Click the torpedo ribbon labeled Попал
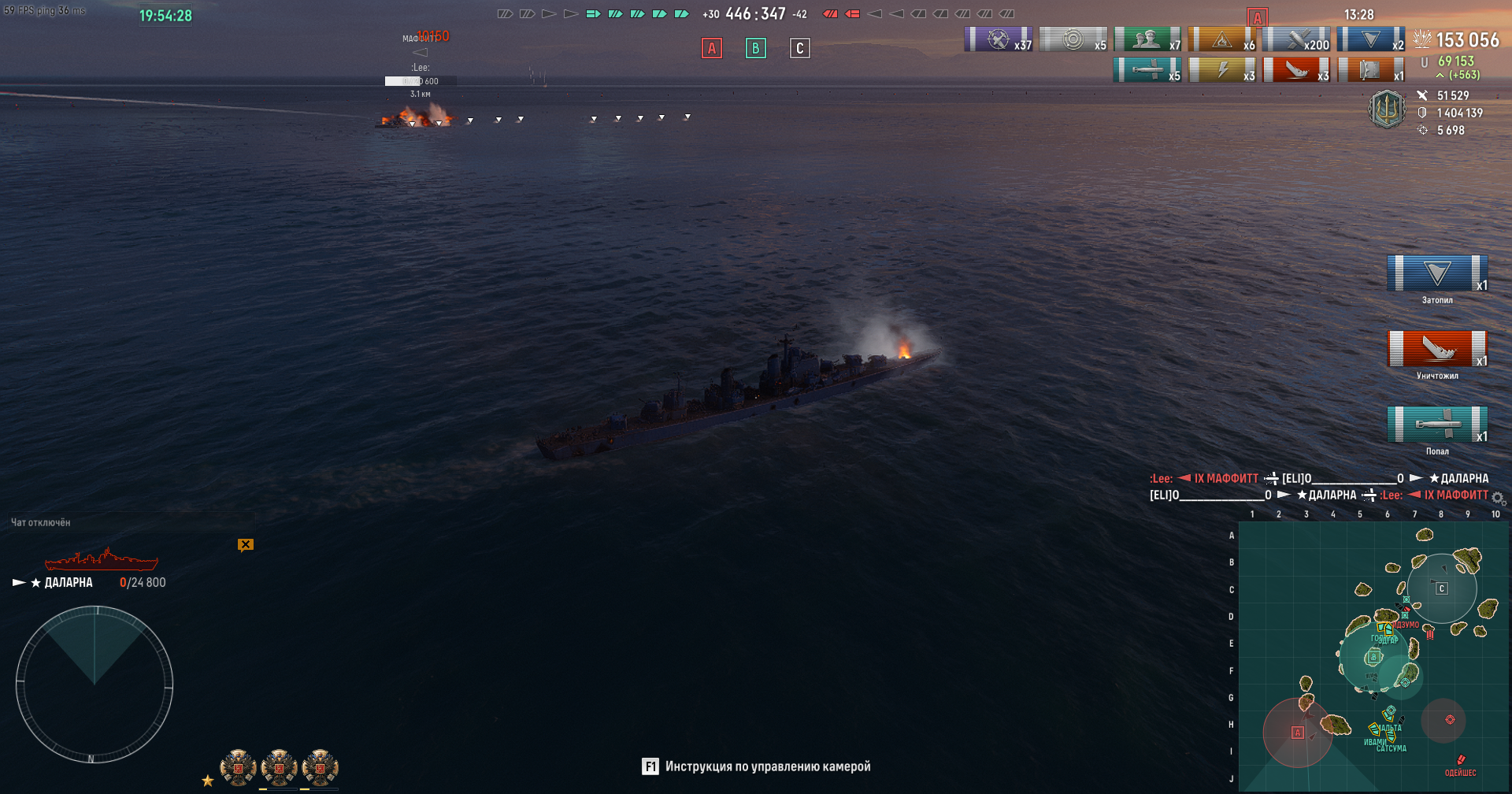Viewport: 1512px width, 794px height. coord(1437,425)
